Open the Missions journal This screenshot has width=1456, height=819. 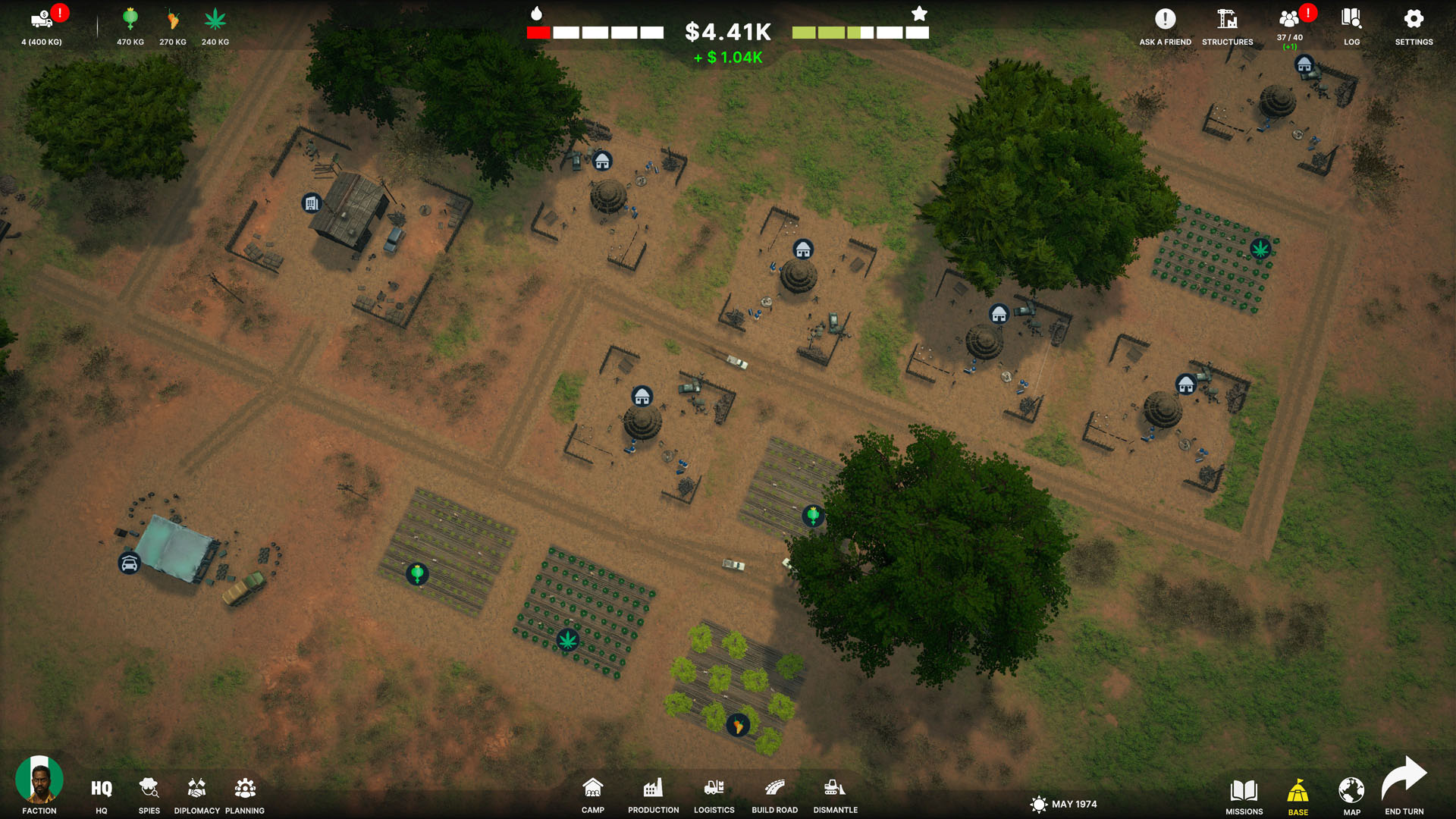click(x=1244, y=792)
